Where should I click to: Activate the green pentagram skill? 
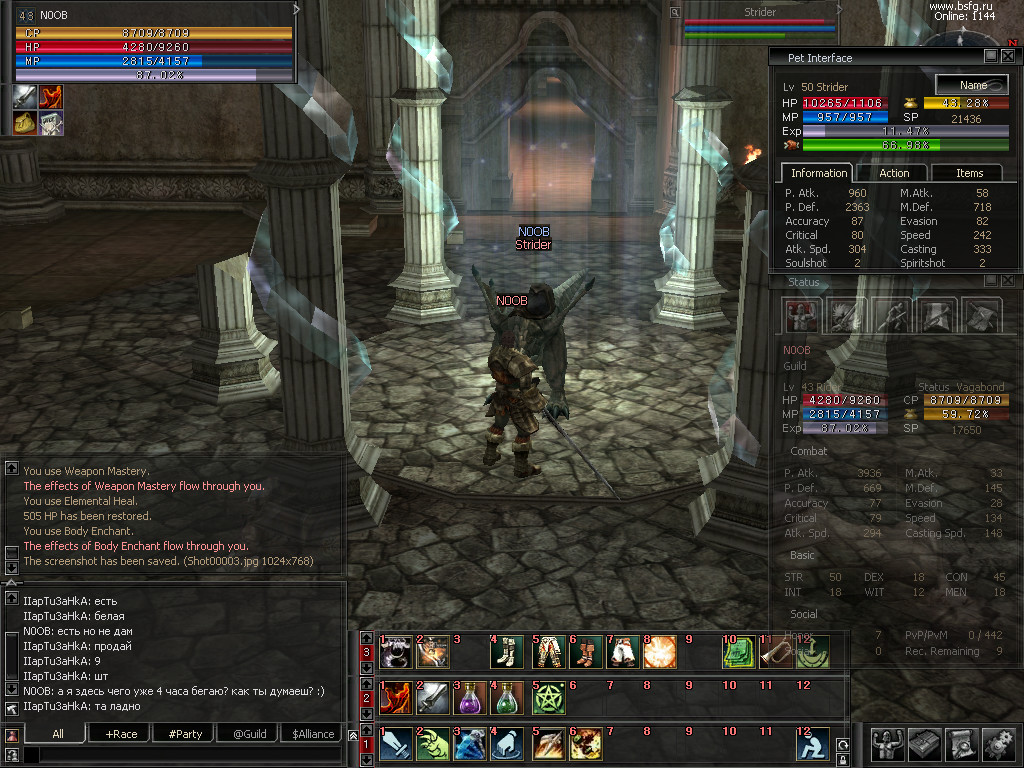[547, 698]
